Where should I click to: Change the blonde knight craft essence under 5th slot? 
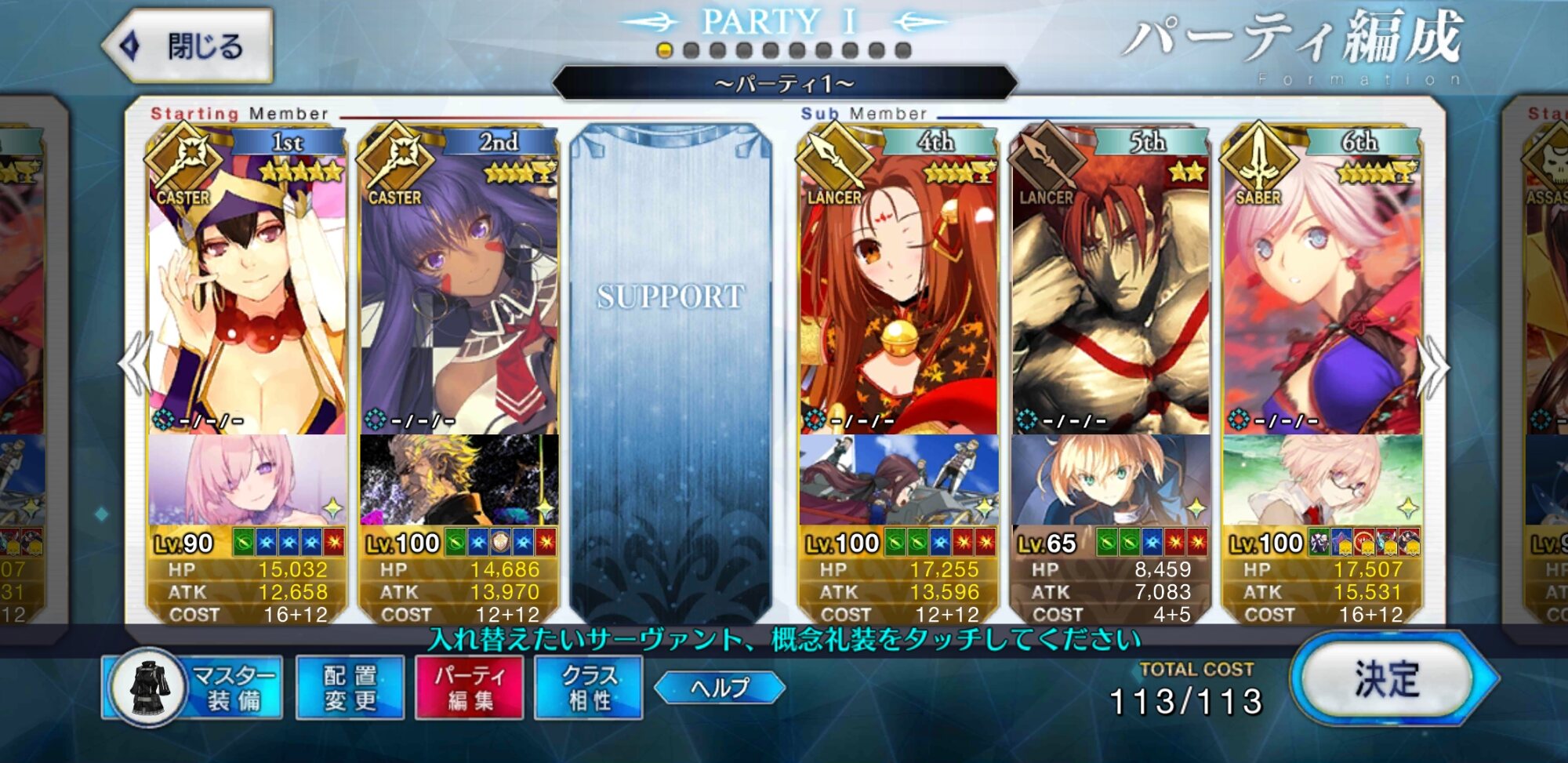click(x=1110, y=480)
